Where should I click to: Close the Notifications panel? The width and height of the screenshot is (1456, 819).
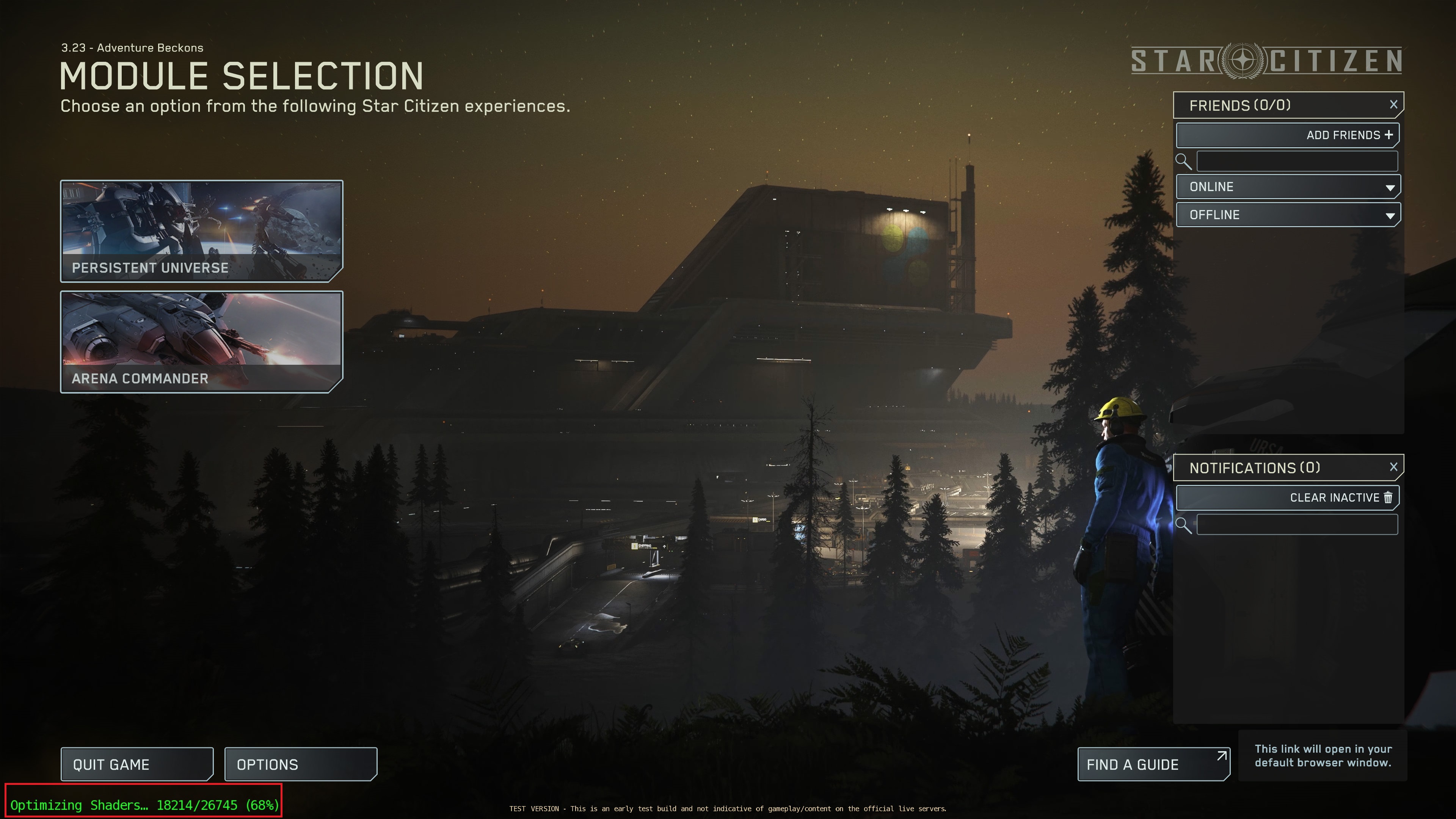click(x=1393, y=466)
